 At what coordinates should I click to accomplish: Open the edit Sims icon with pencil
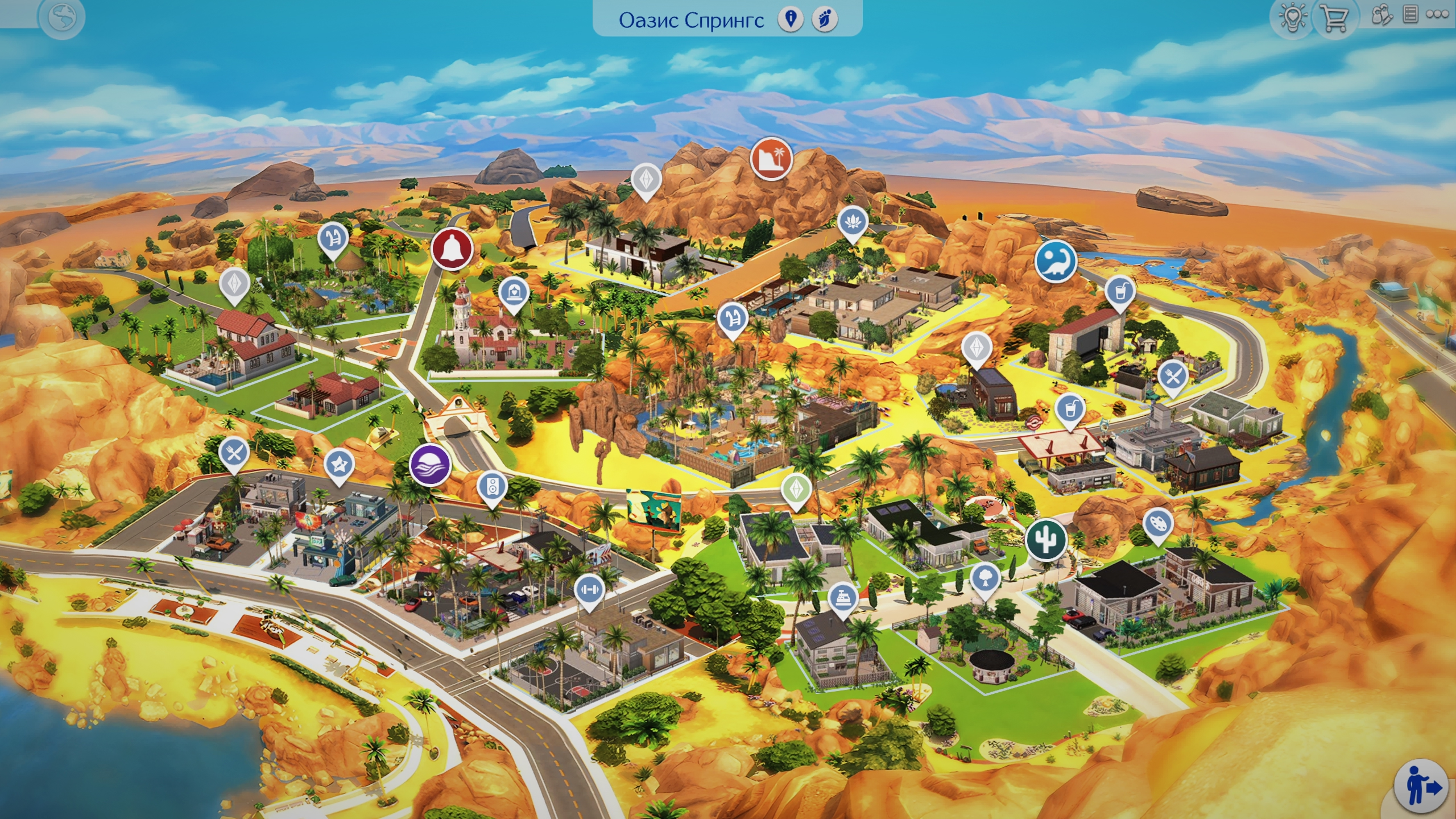1381,15
